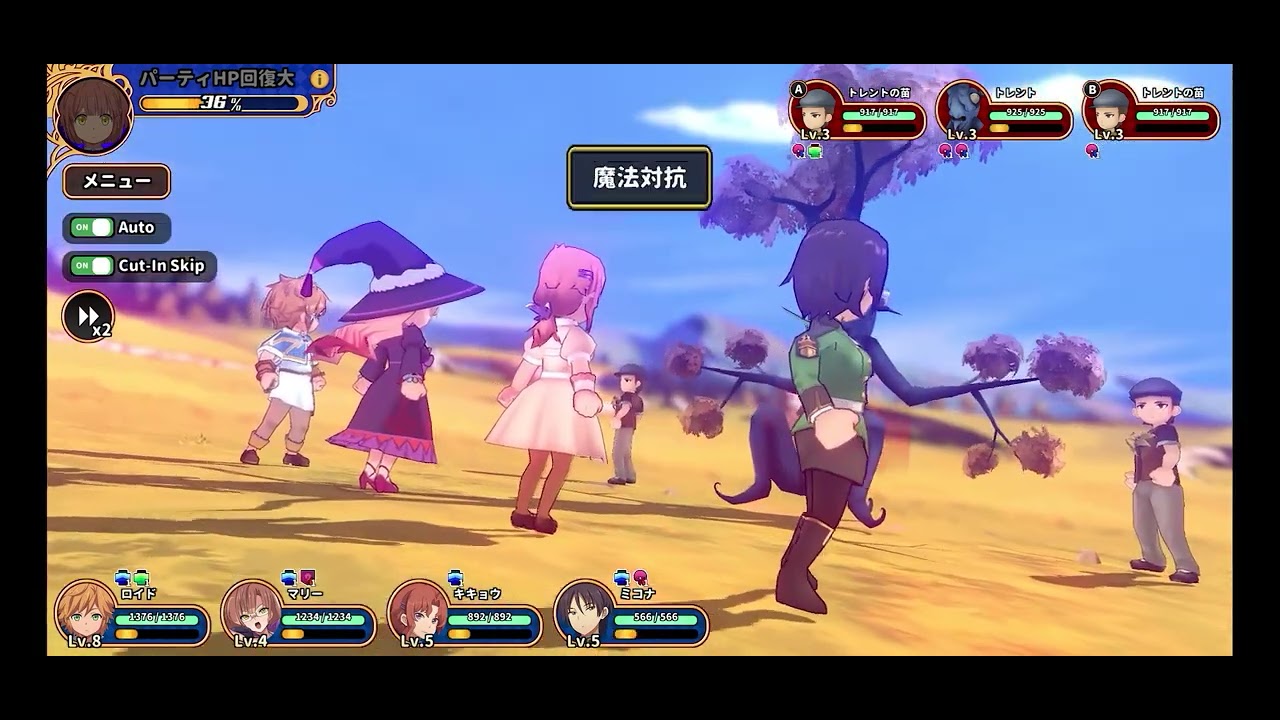Select party member ミコナ's portrait

(584, 610)
